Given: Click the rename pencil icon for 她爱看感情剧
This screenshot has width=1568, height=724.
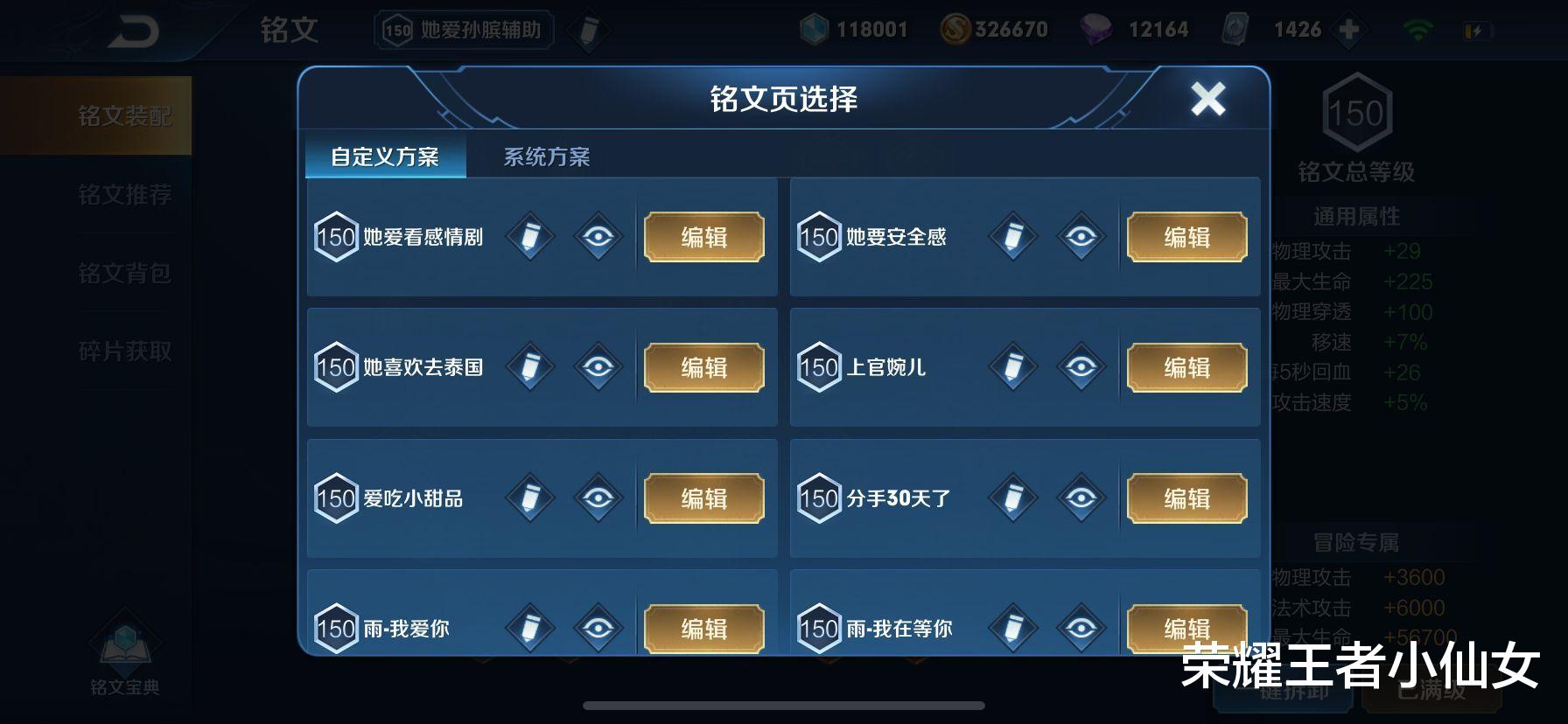Looking at the screenshot, I should (528, 236).
